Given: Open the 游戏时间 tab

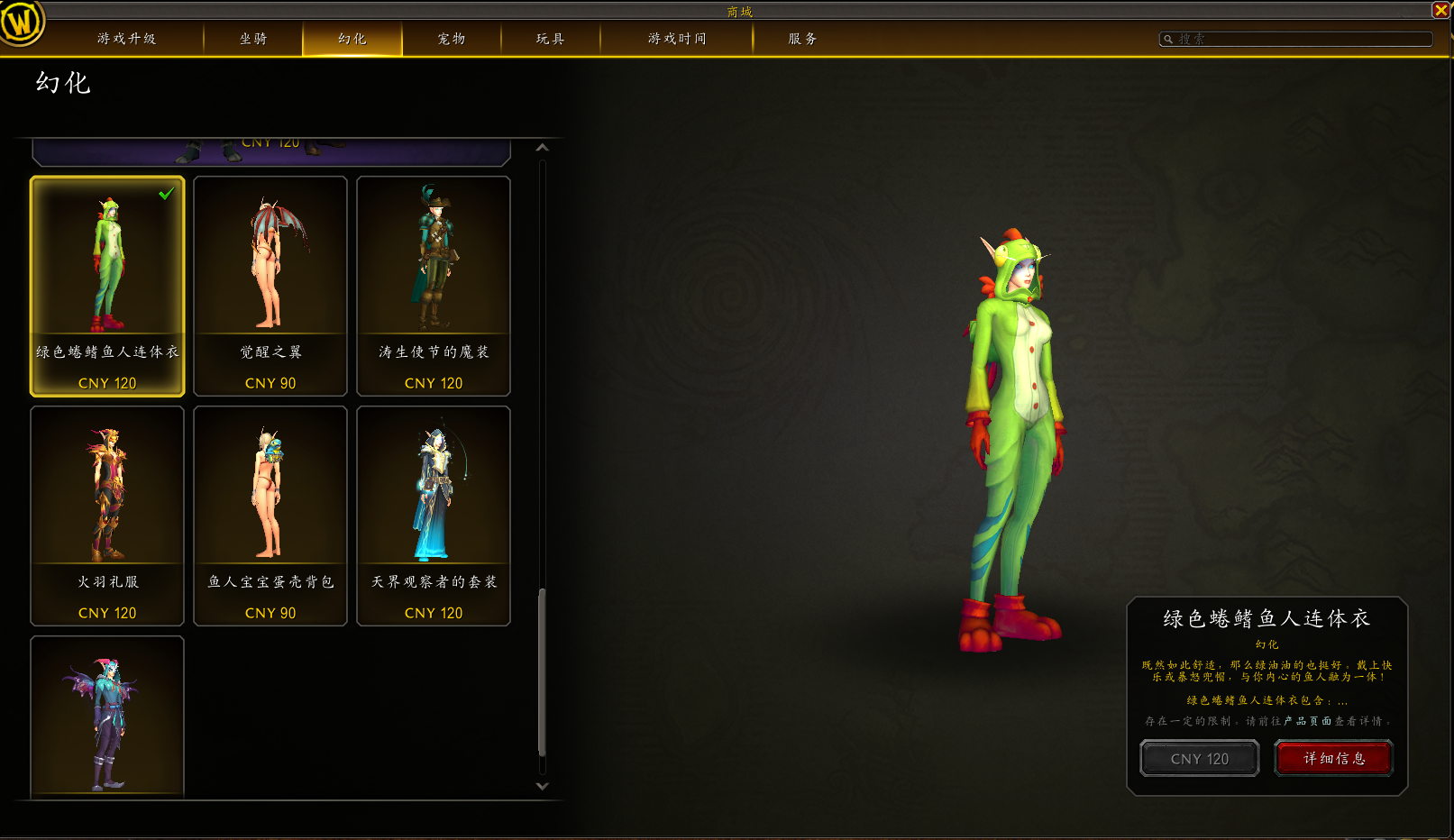Looking at the screenshot, I should click(x=677, y=39).
